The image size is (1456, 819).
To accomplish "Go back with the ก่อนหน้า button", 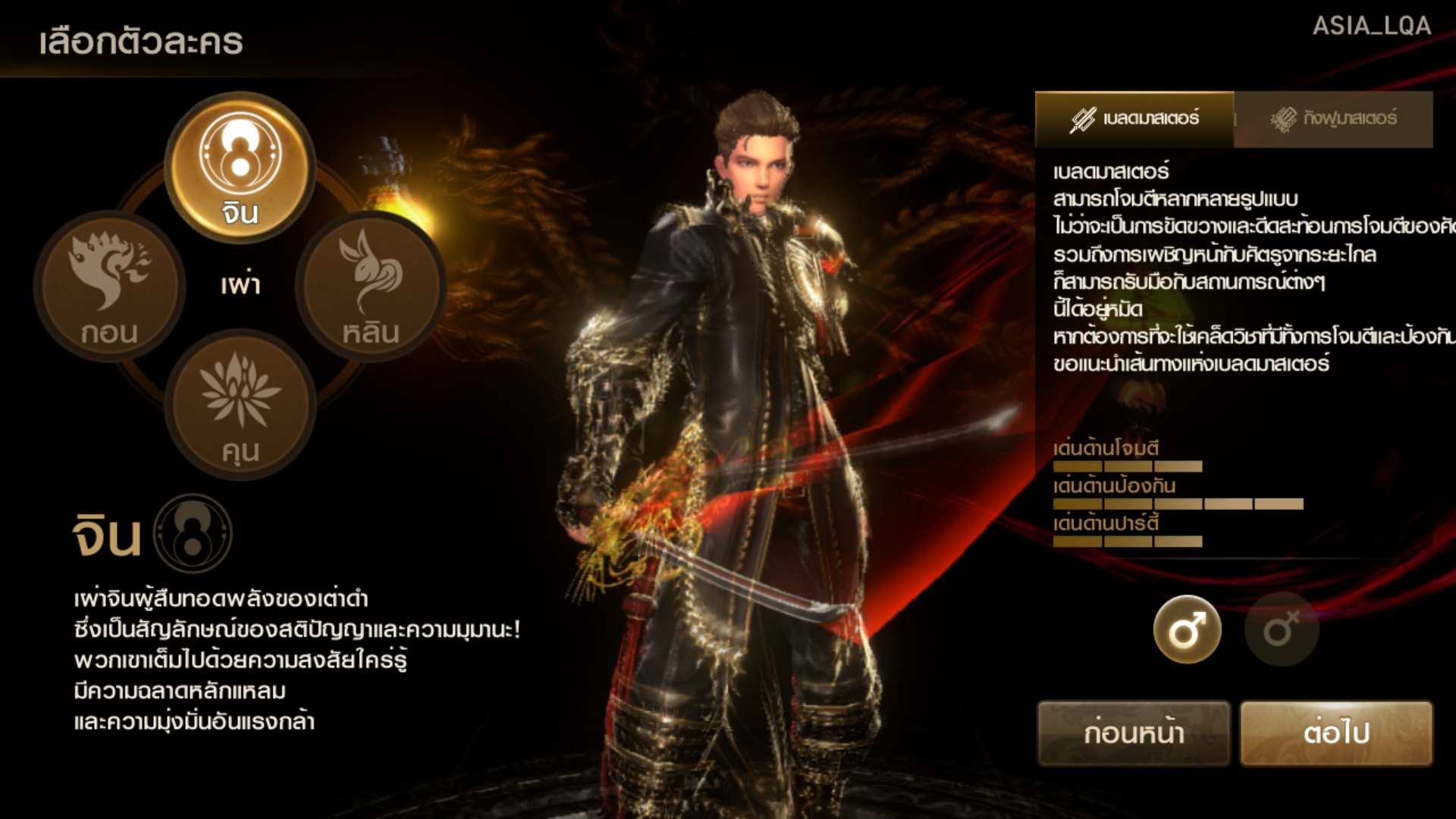I will [1133, 733].
